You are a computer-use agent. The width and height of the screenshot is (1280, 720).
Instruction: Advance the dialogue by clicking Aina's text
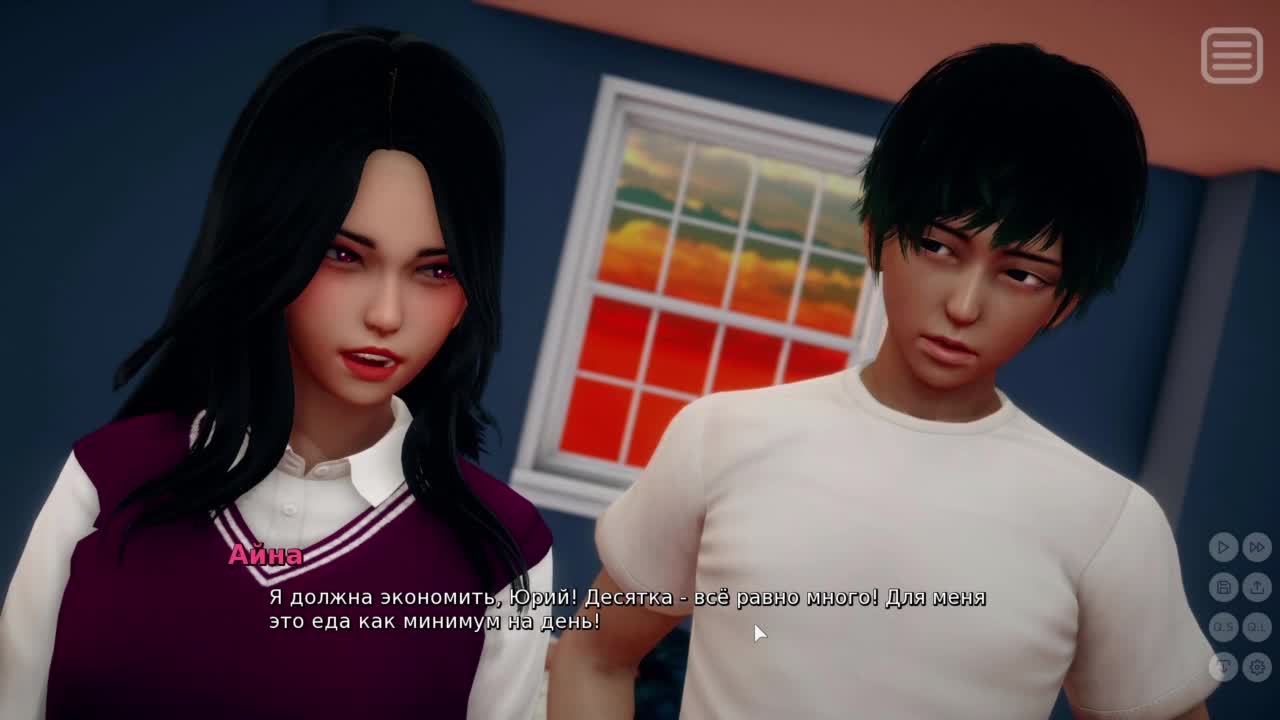627,609
